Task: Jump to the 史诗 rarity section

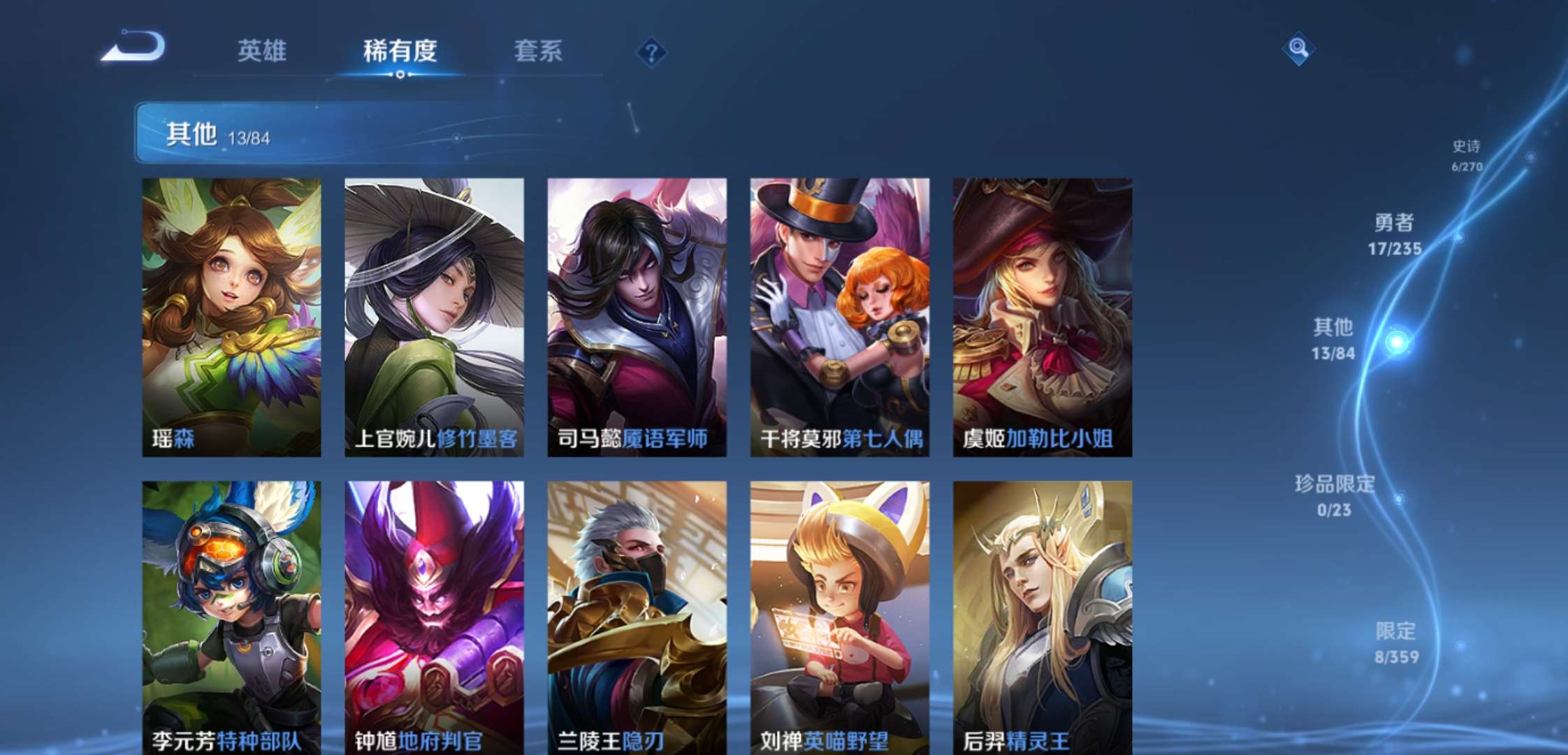Action: pos(1466,155)
